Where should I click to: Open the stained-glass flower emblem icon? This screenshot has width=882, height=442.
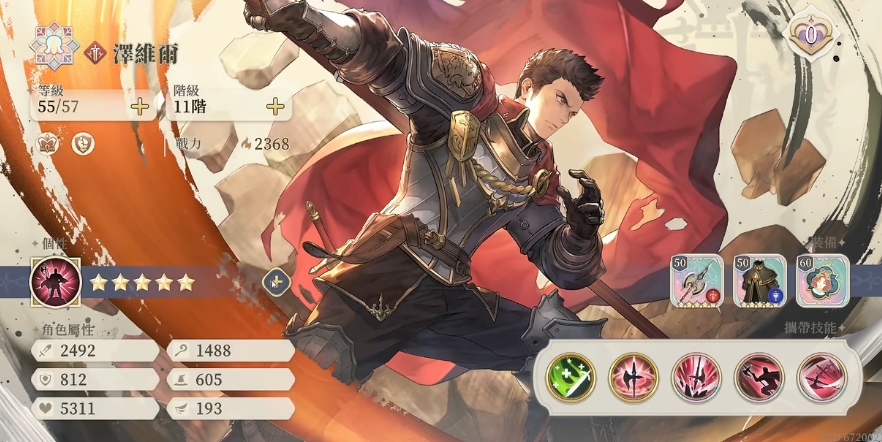[49, 44]
